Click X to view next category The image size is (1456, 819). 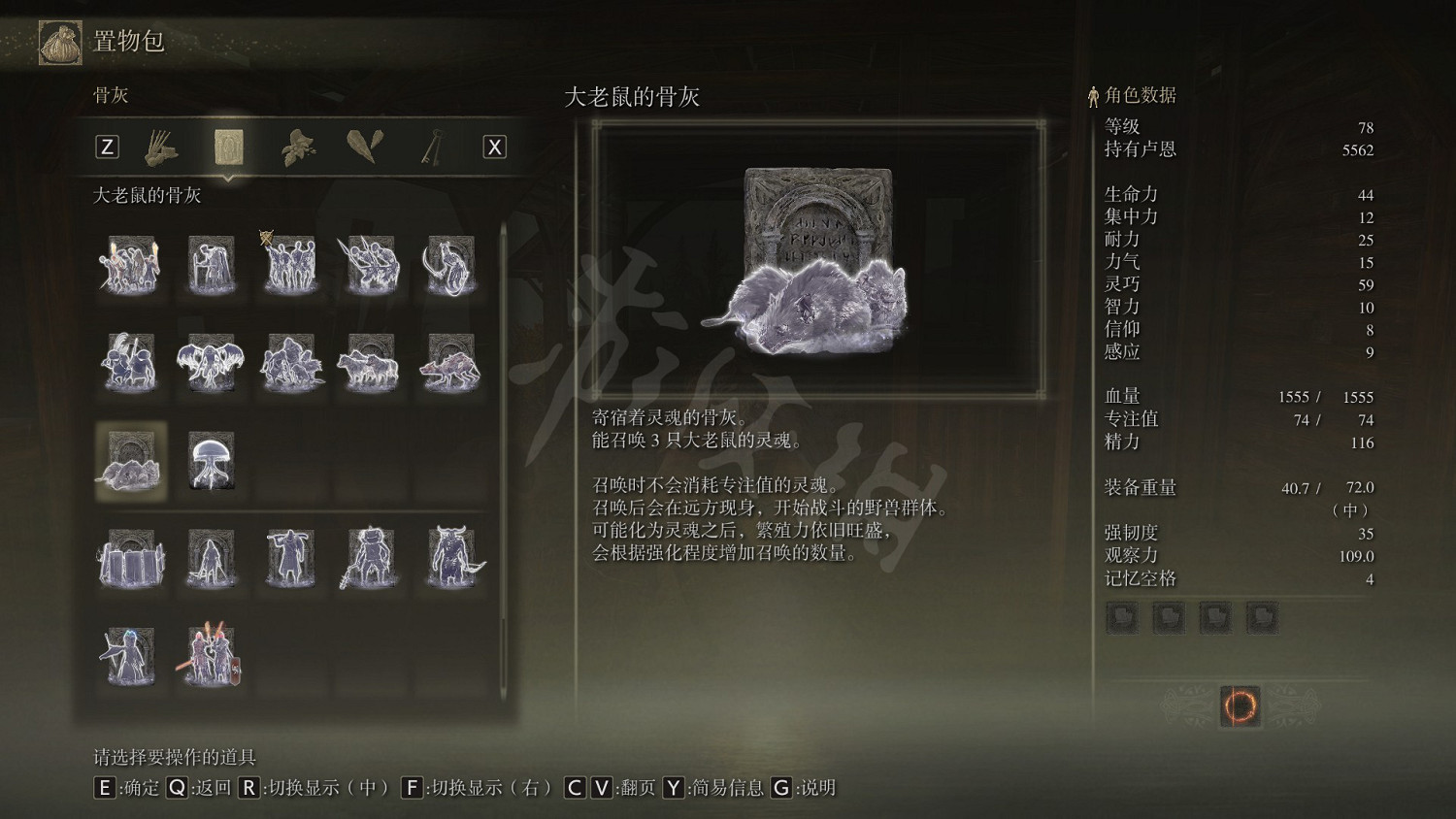[x=494, y=146]
